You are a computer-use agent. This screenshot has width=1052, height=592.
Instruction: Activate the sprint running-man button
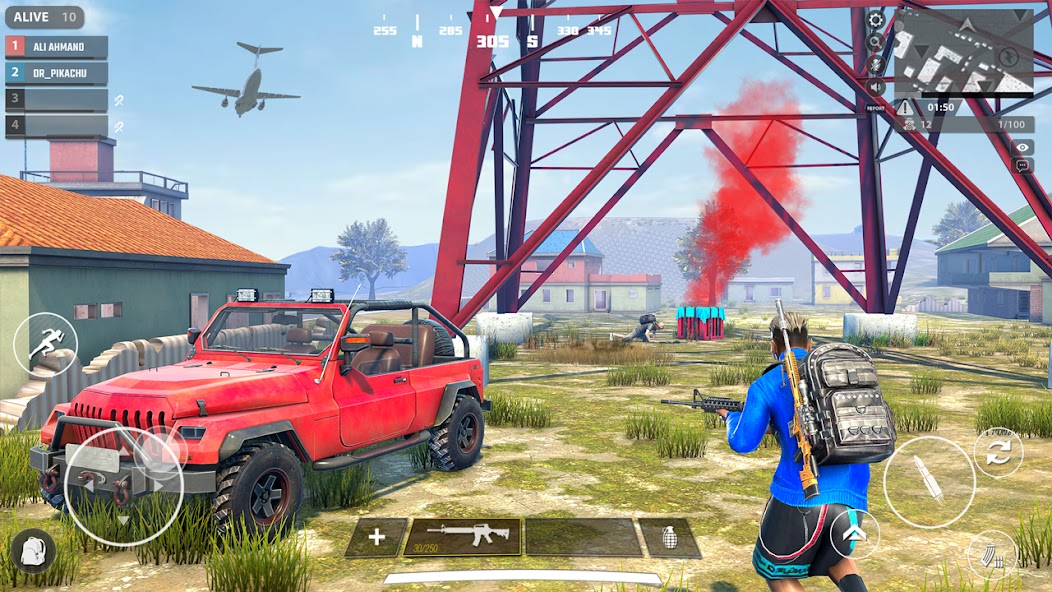(45, 344)
